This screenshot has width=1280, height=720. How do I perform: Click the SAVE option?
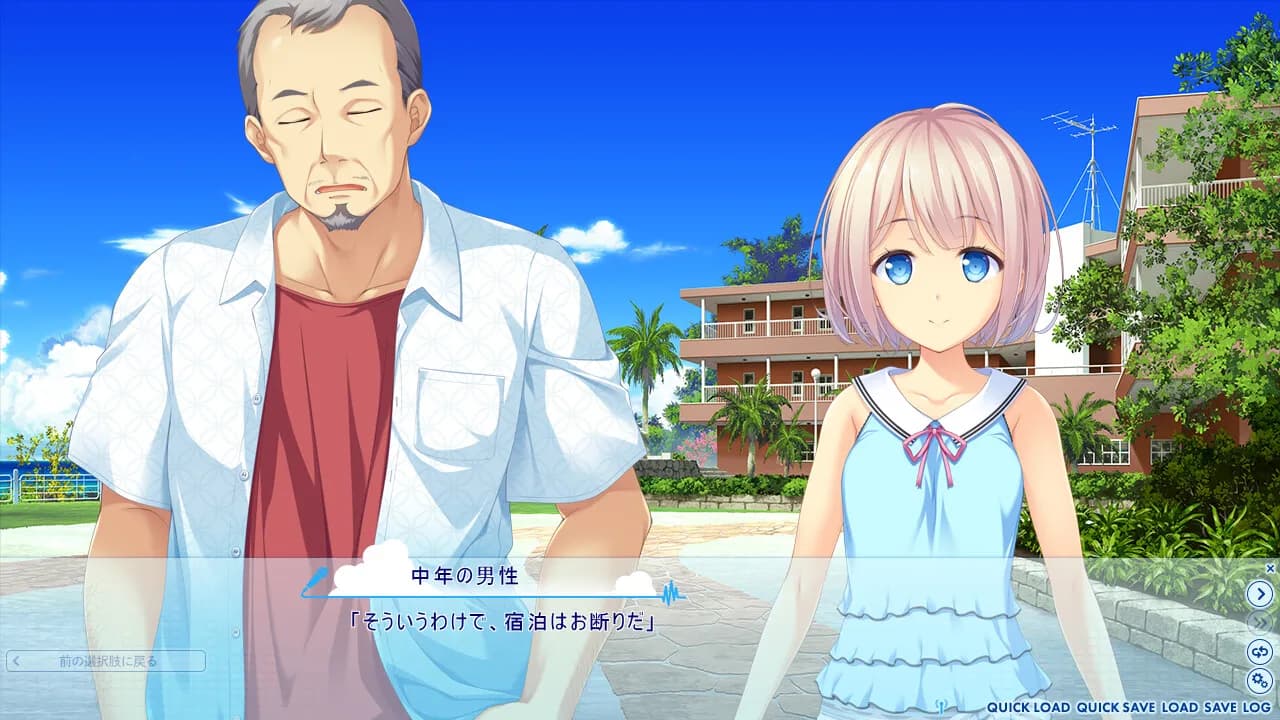click(1221, 705)
